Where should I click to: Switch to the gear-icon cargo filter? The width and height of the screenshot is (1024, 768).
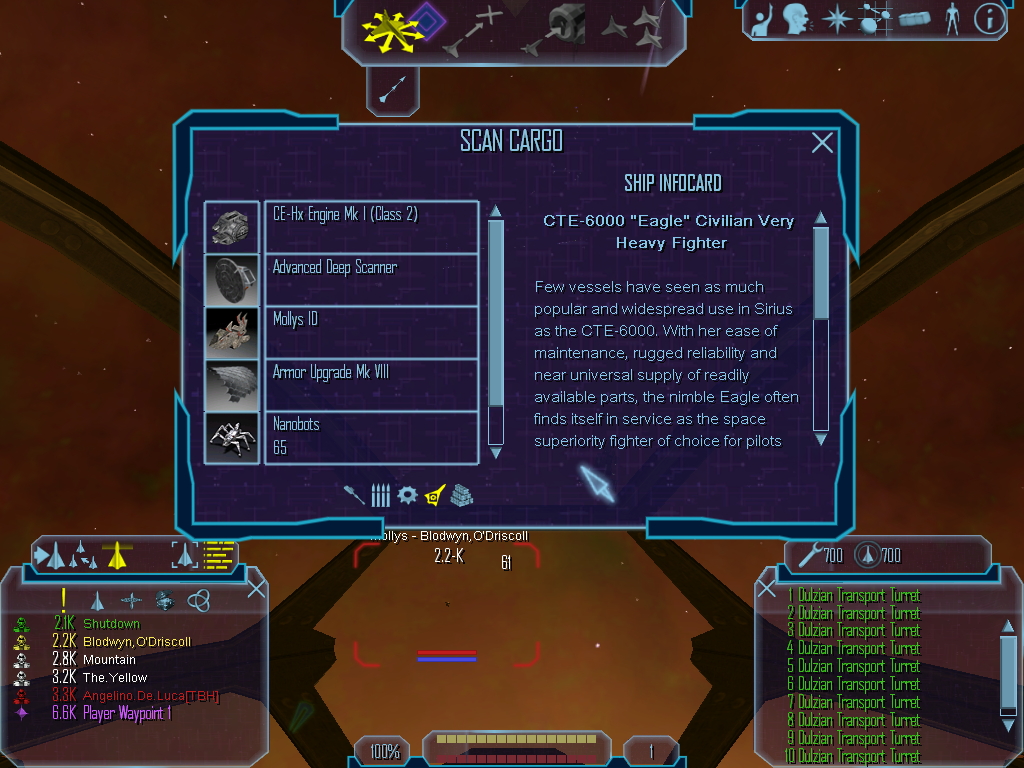[407, 495]
